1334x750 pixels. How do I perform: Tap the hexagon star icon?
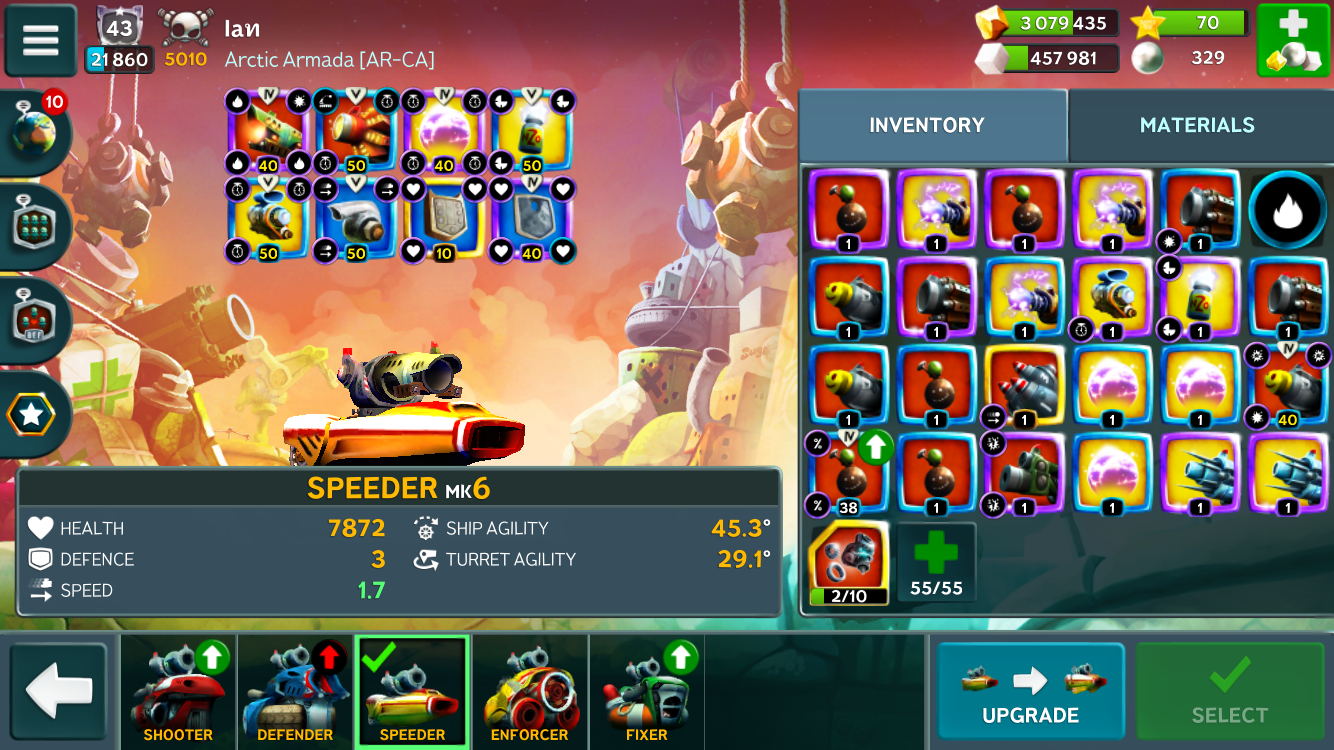[x=32, y=414]
